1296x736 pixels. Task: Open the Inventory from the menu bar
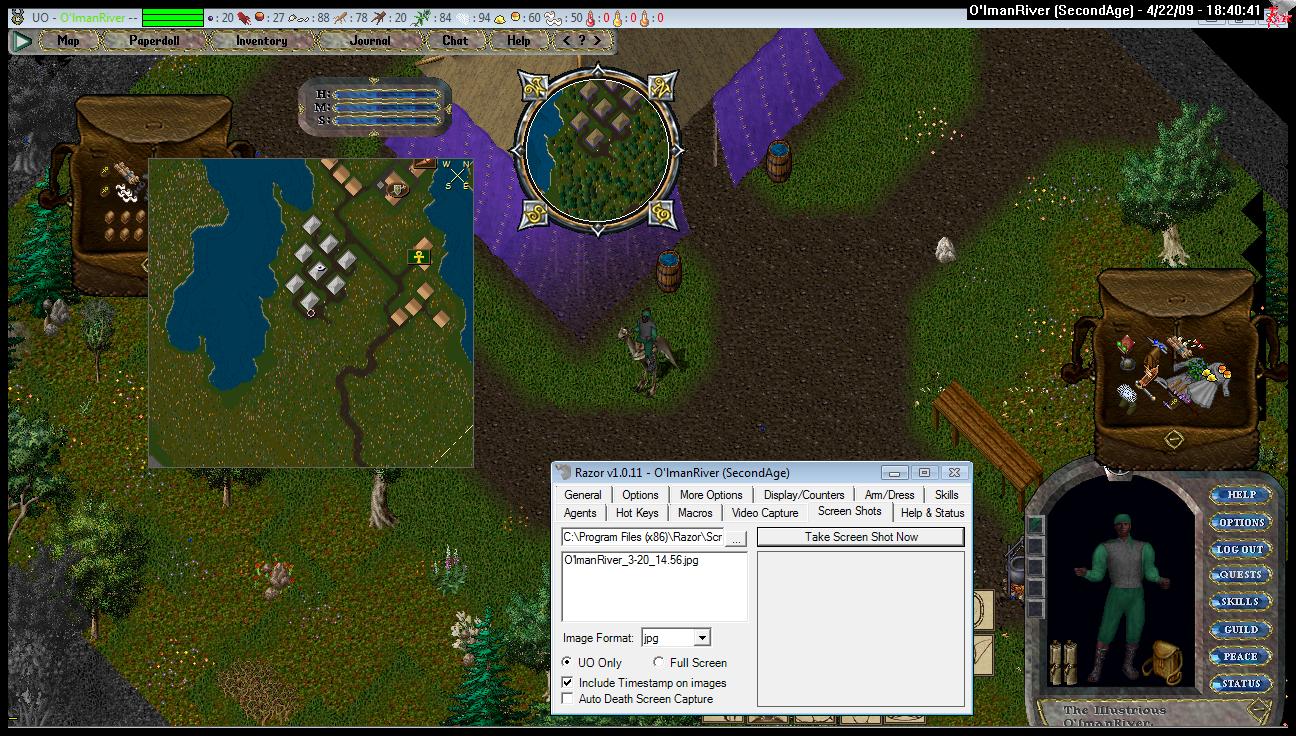tap(261, 41)
